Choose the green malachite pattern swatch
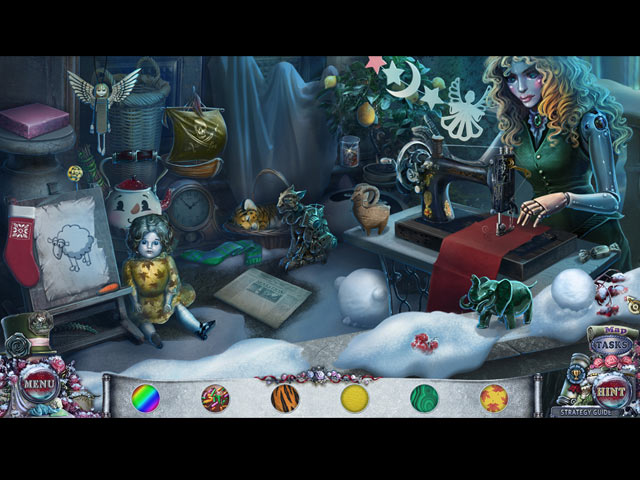This screenshot has width=640, height=480. [x=424, y=398]
